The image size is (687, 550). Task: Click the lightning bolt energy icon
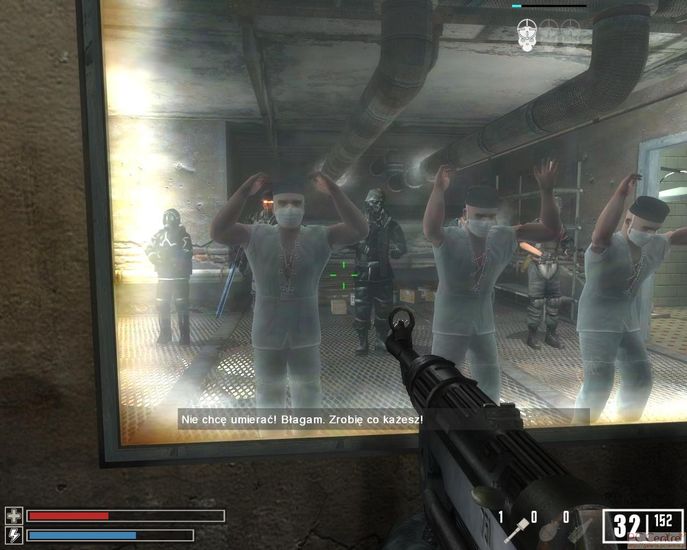pyautogui.click(x=14, y=535)
